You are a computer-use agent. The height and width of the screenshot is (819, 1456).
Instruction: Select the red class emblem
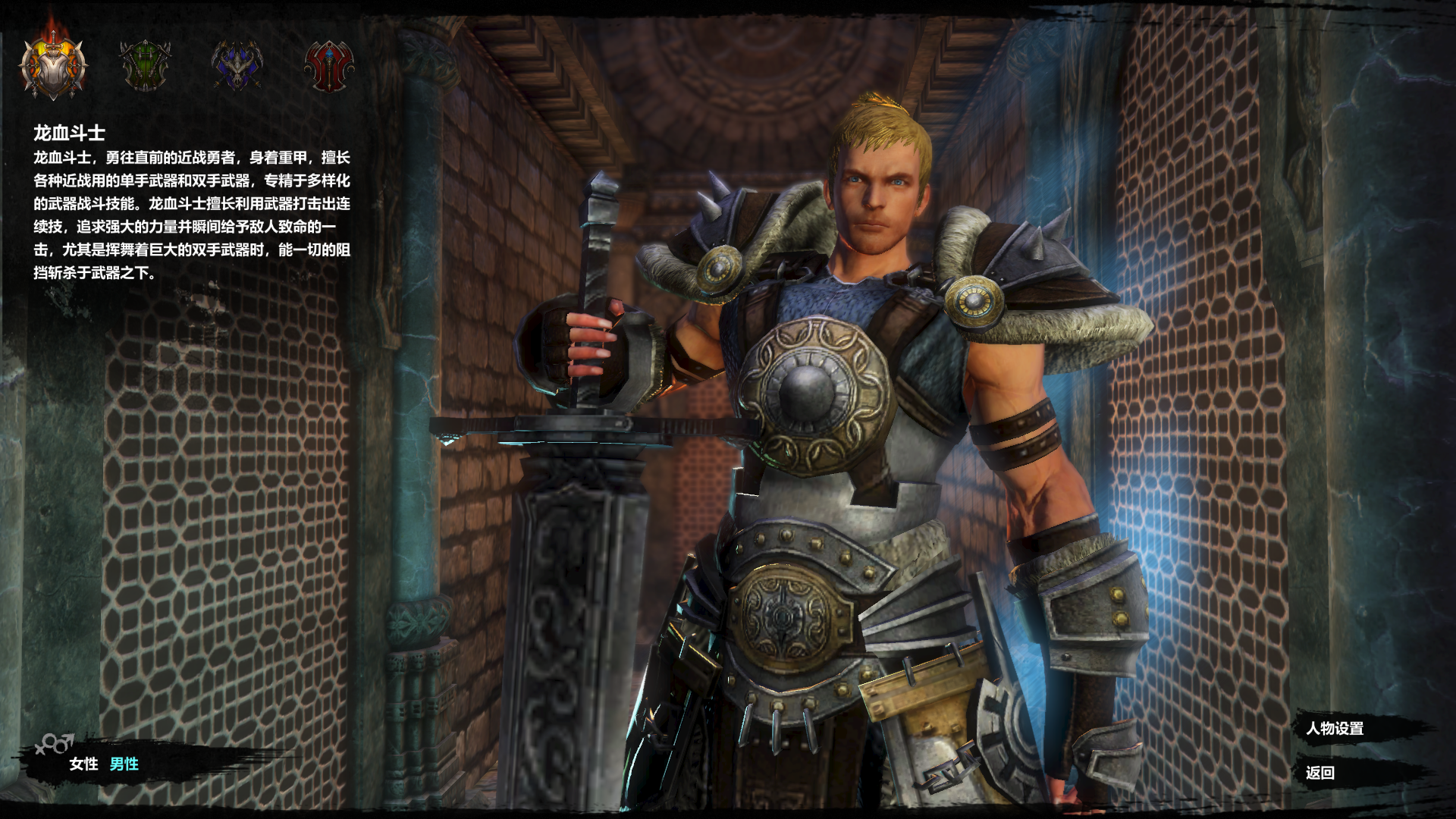click(x=329, y=66)
